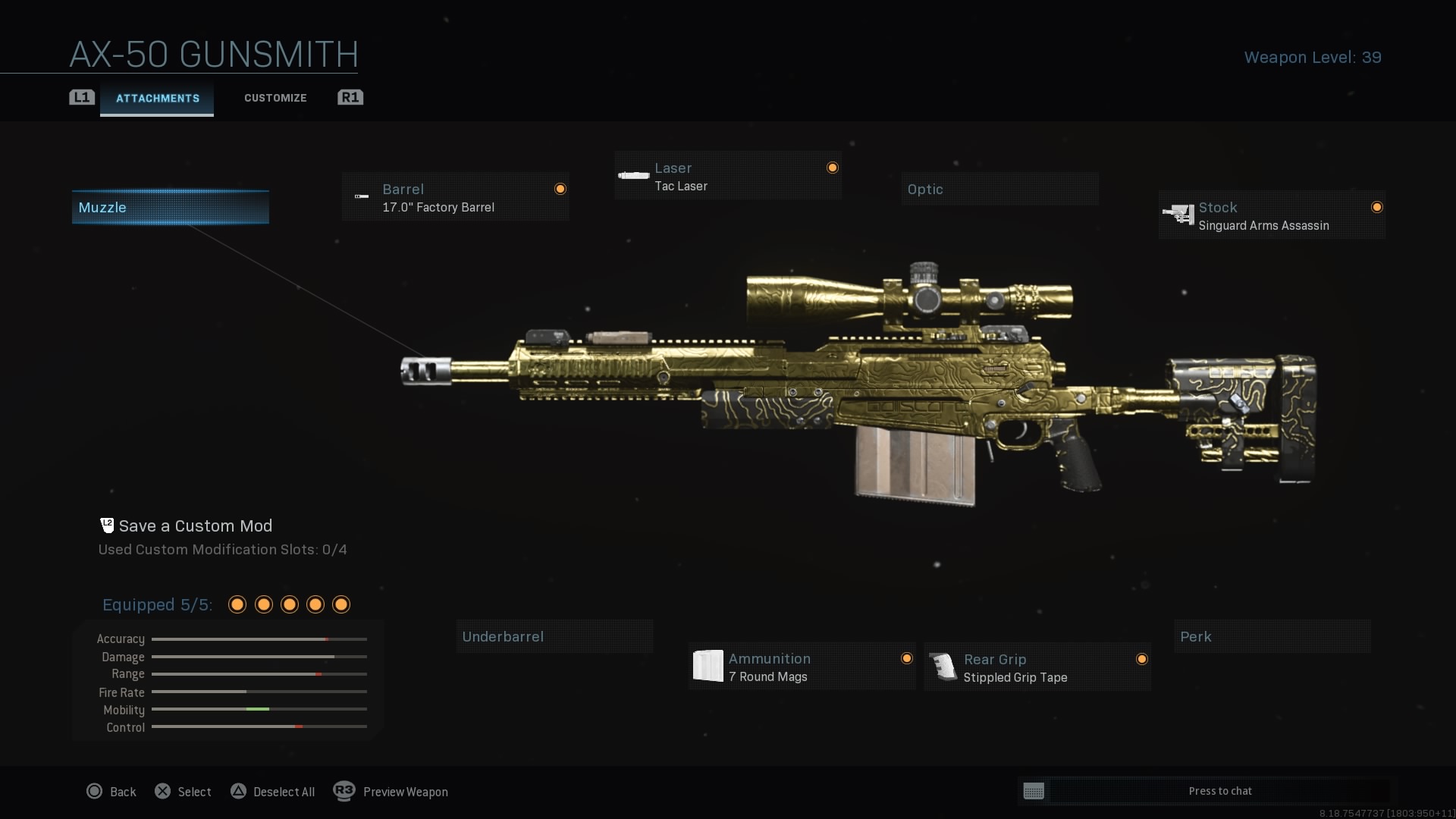Open the Optic attachment slot

click(x=999, y=189)
